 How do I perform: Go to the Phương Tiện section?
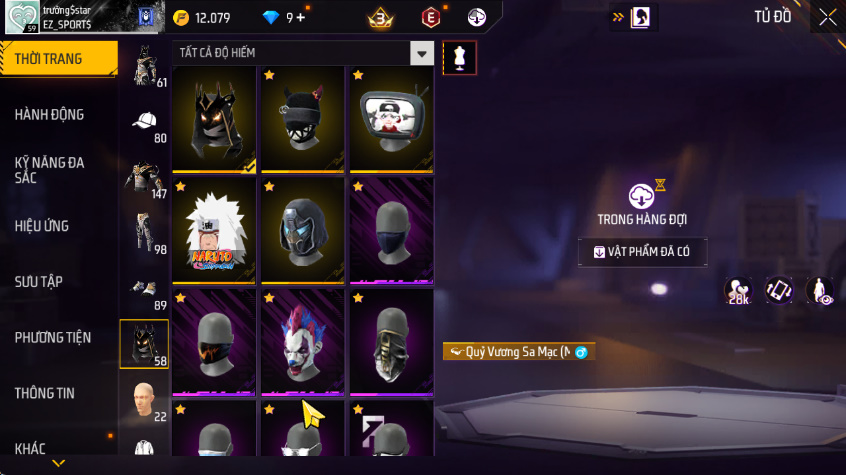click(x=52, y=337)
